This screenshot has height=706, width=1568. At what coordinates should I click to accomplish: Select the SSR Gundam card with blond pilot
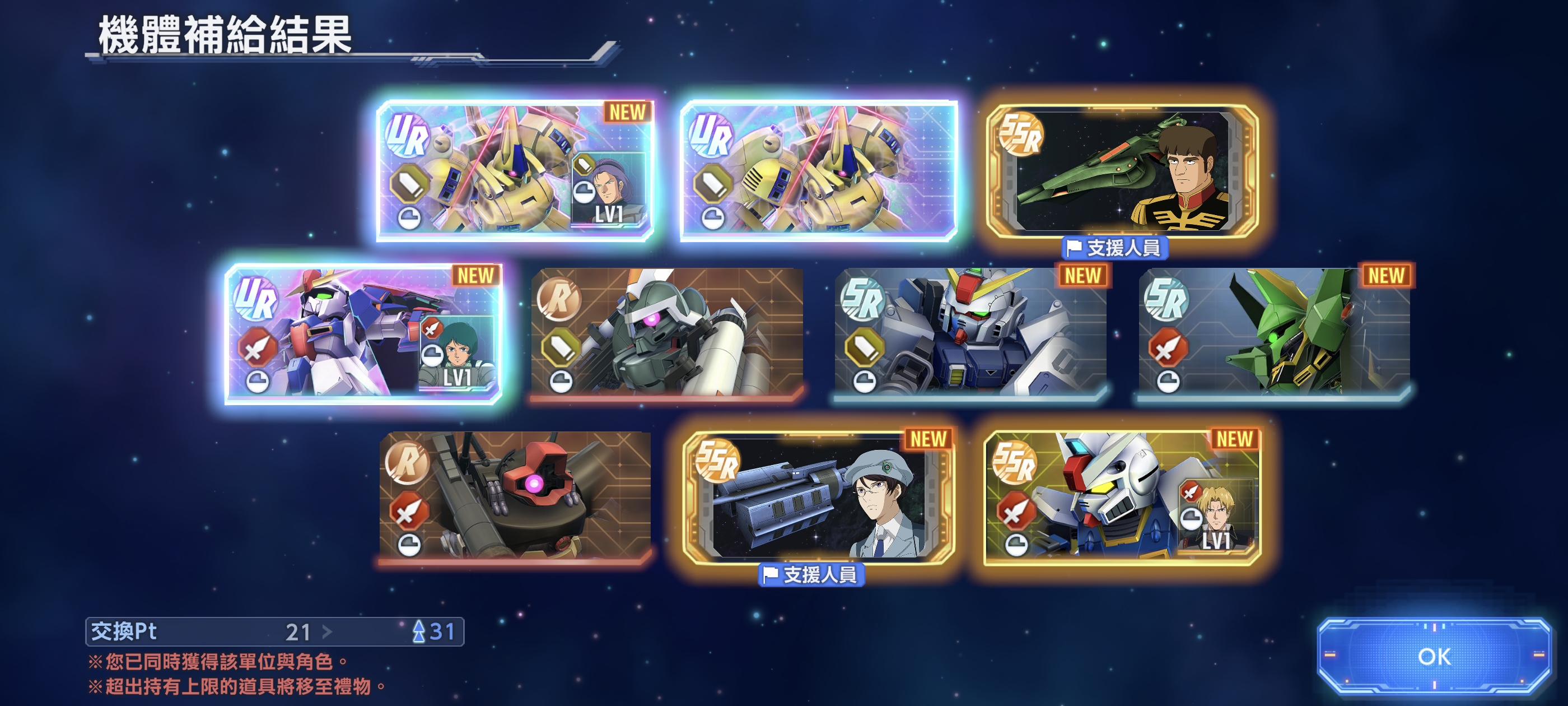click(x=1122, y=498)
